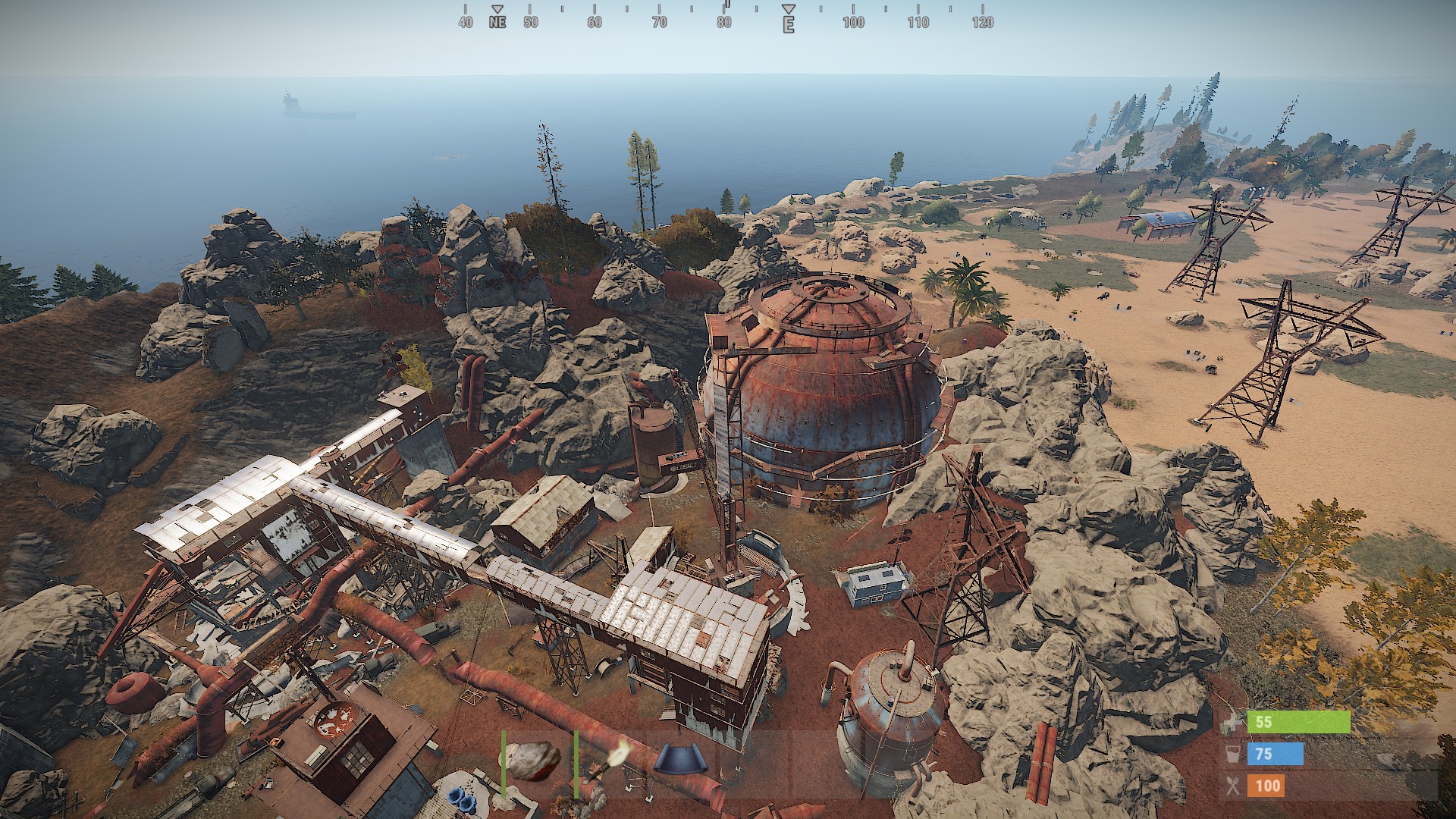The height and width of the screenshot is (819, 1456).
Task: Select the rock in the hotbar
Action: tap(534, 762)
